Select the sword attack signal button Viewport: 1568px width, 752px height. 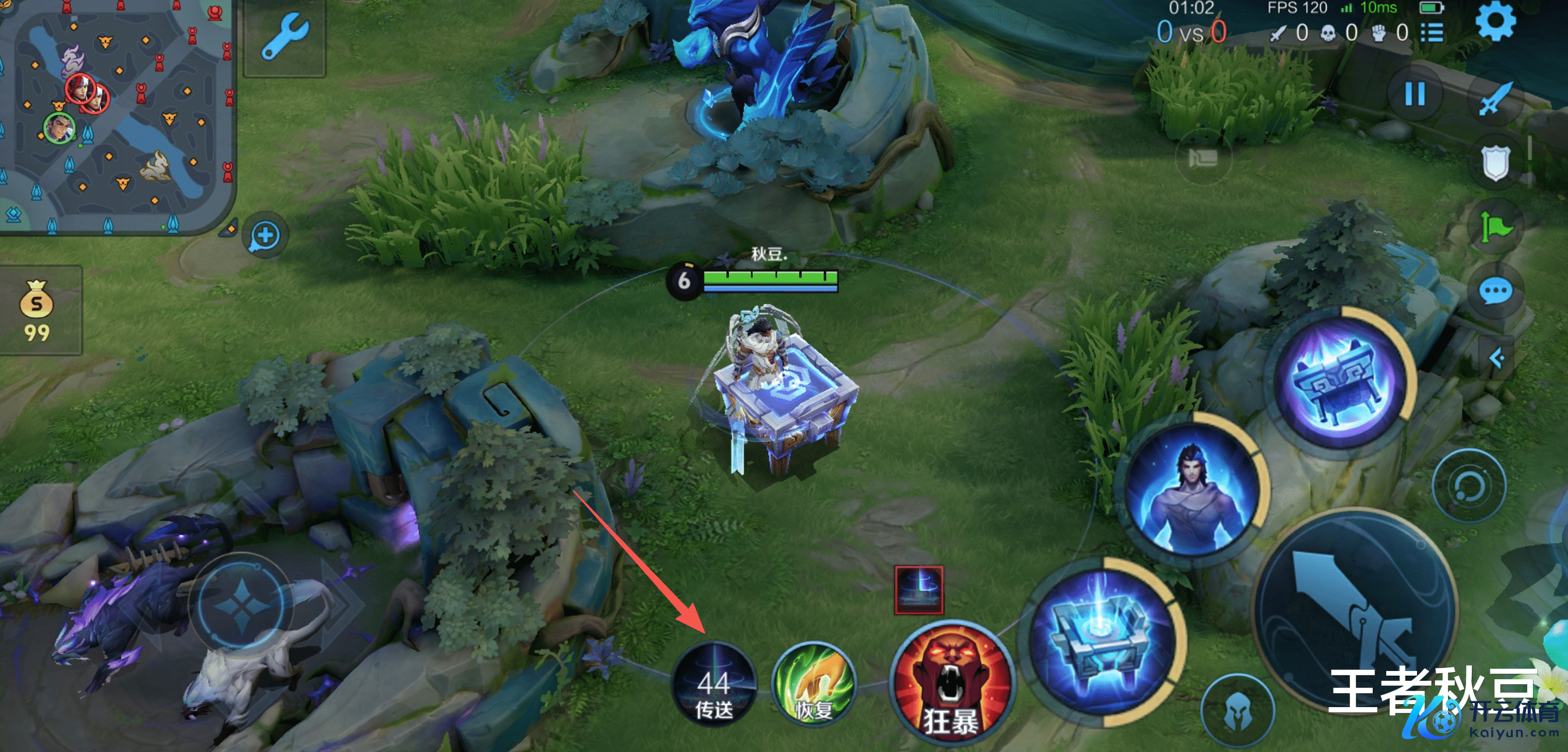(x=1495, y=97)
